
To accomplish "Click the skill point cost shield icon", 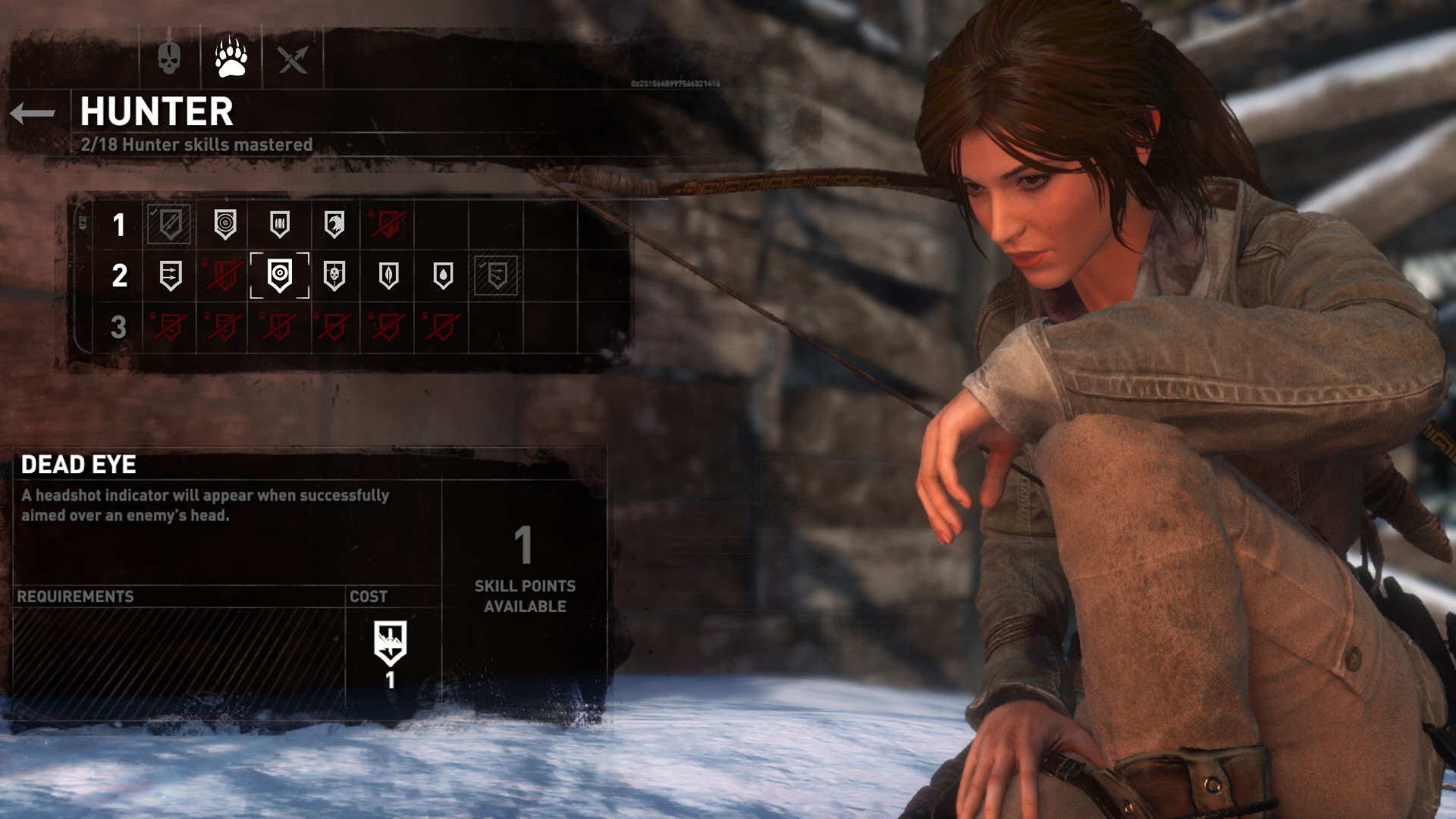I will [x=389, y=642].
